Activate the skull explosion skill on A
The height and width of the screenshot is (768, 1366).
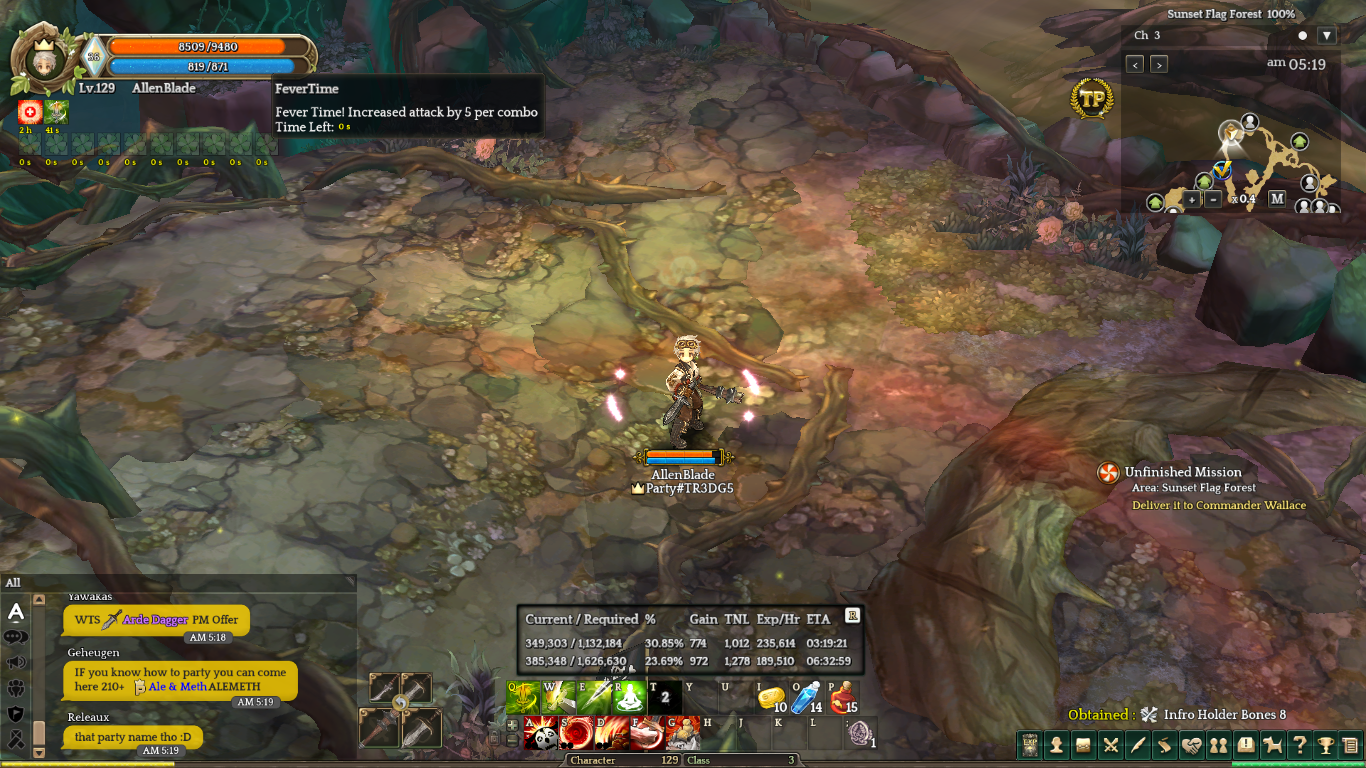(540, 733)
